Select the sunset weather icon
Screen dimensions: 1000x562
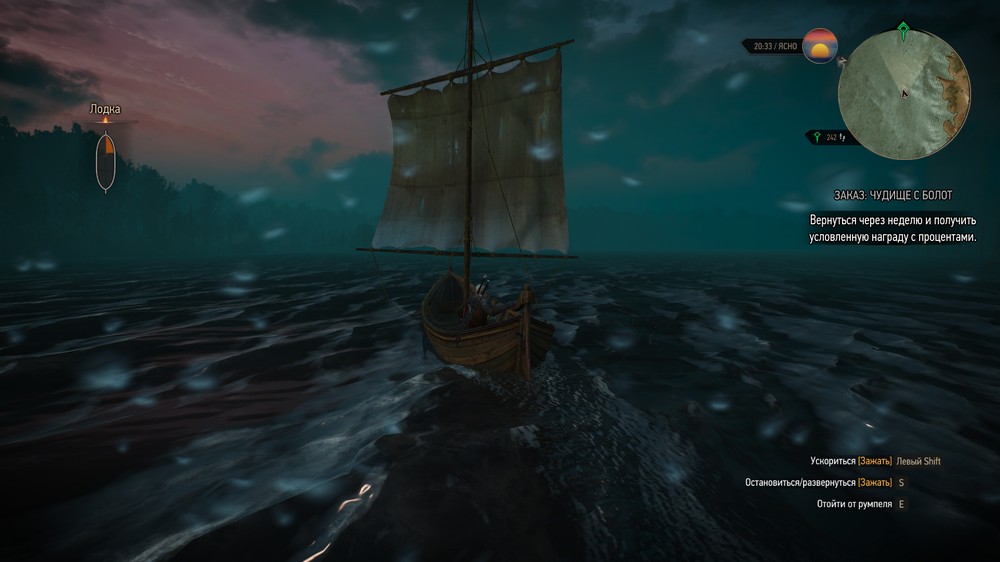click(x=820, y=46)
